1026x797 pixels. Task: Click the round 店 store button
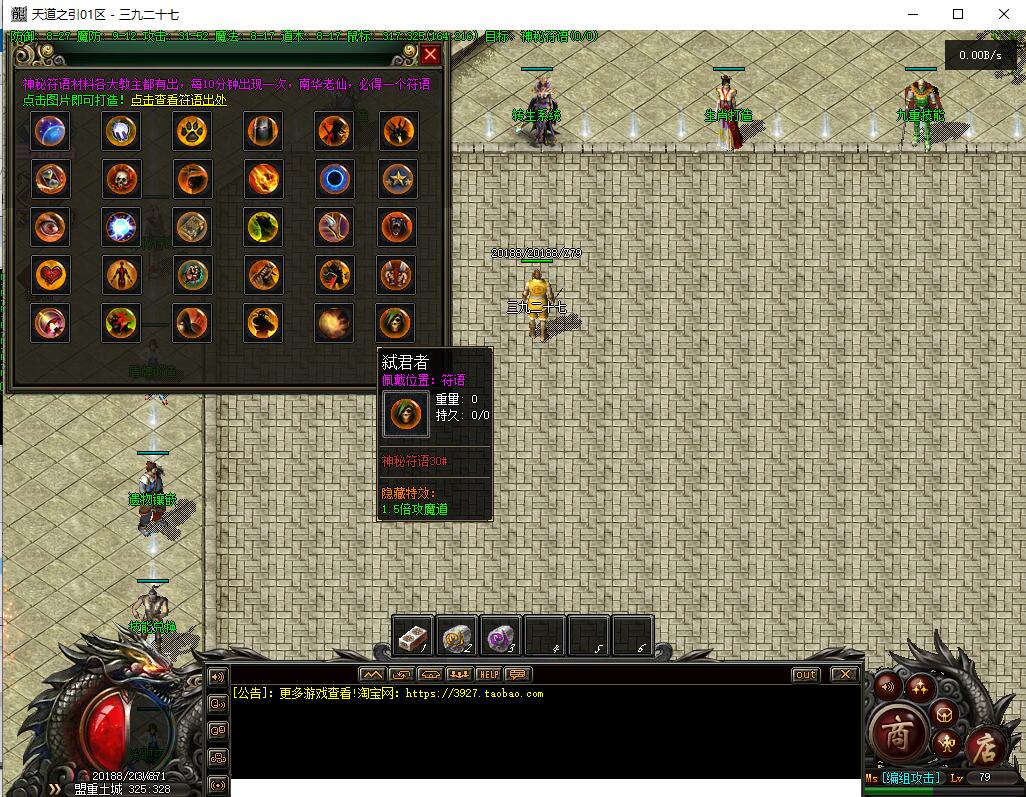987,744
